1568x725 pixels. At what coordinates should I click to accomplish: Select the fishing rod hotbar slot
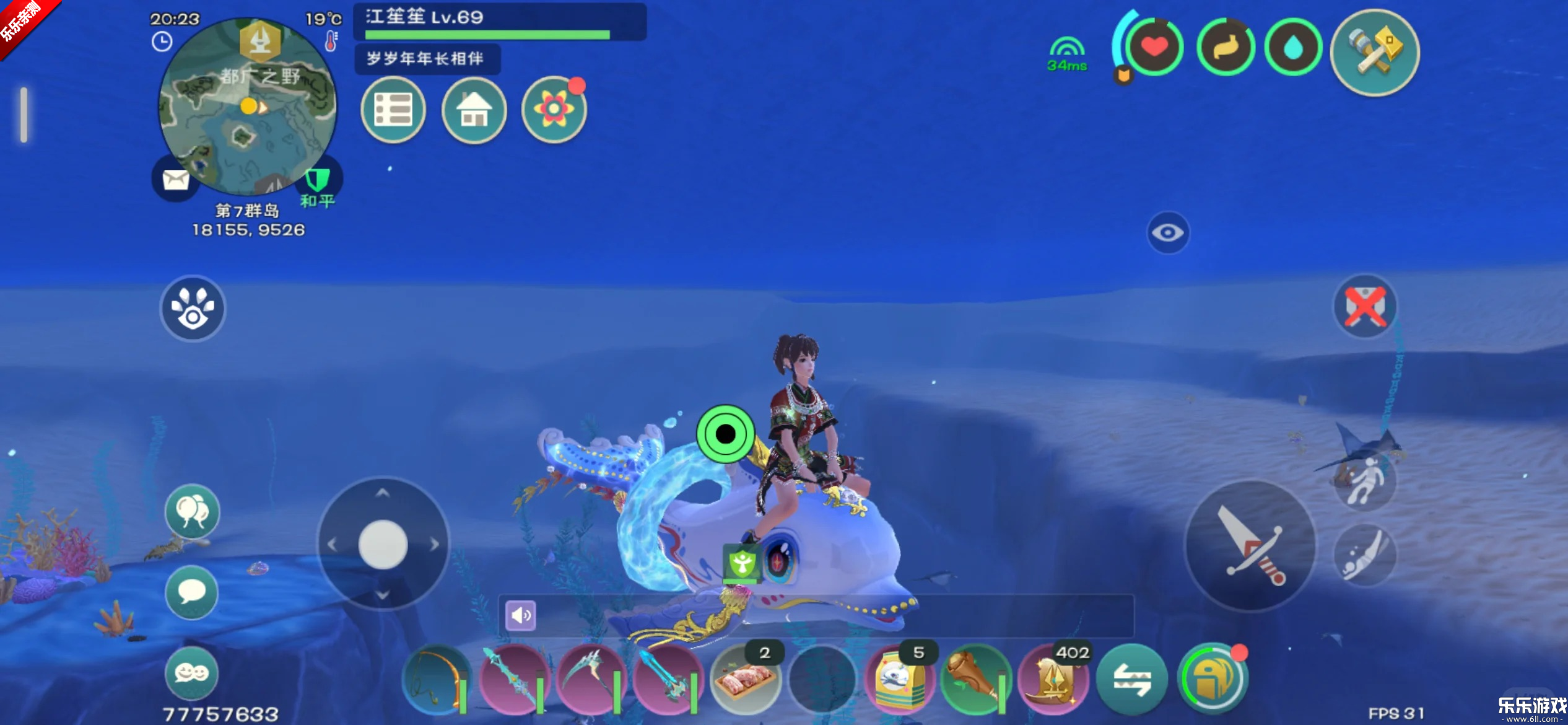[436, 680]
